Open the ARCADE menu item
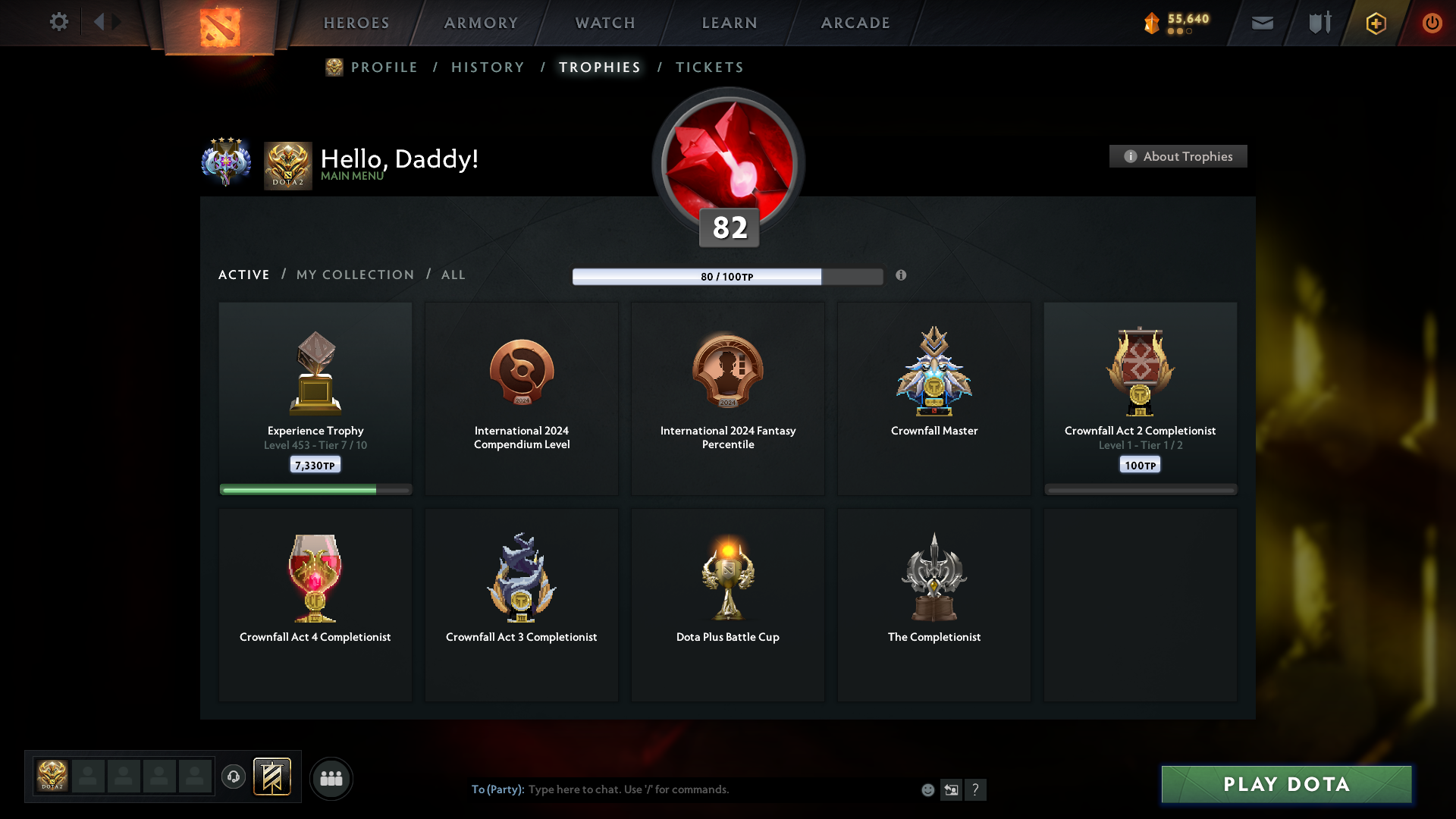 point(855,23)
